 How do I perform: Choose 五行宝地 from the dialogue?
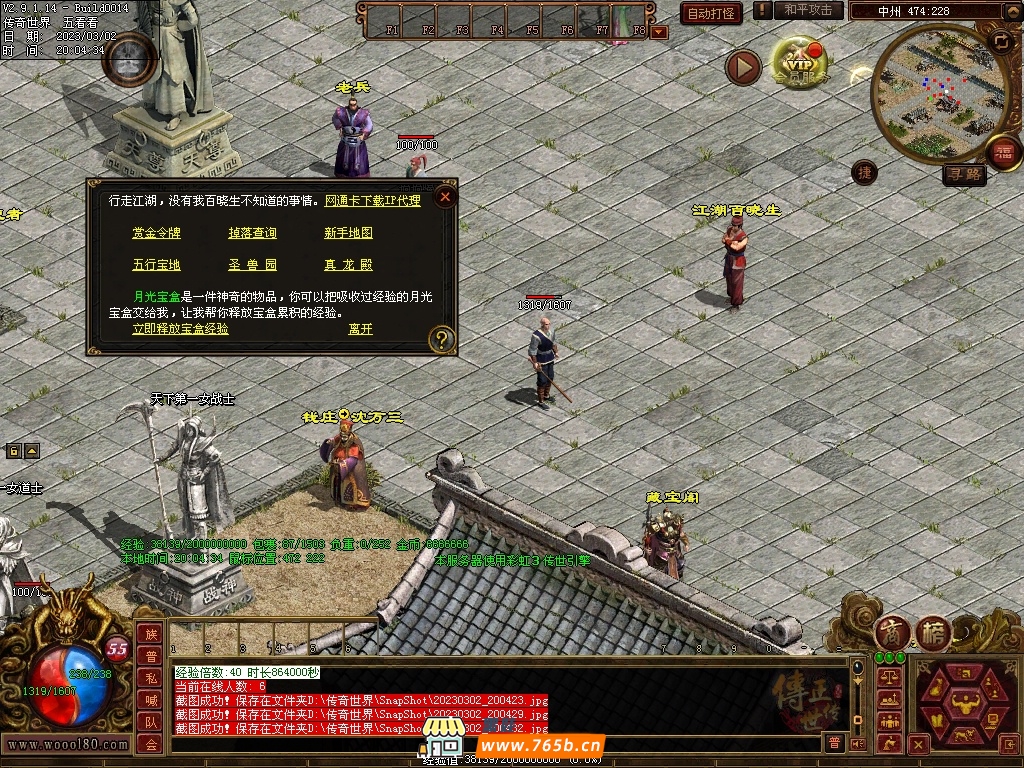157,265
